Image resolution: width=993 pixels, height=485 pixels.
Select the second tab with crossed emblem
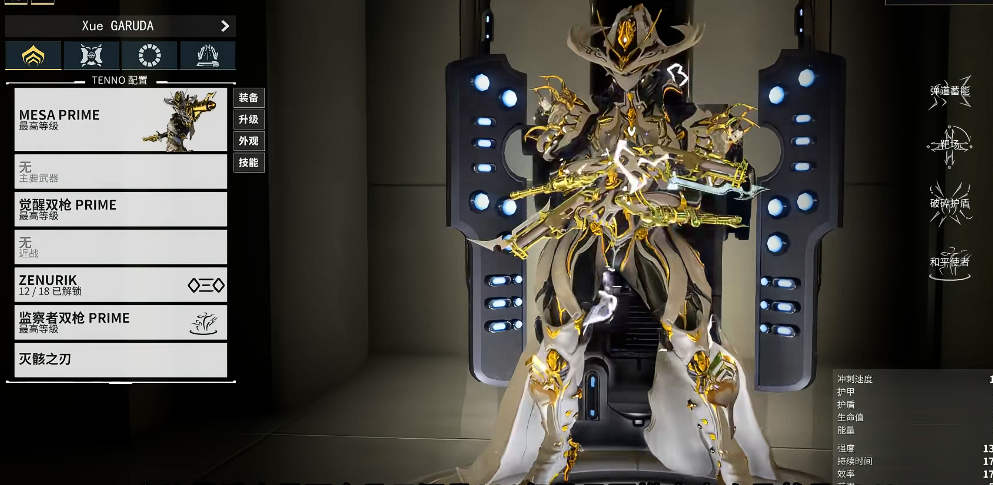[91, 56]
